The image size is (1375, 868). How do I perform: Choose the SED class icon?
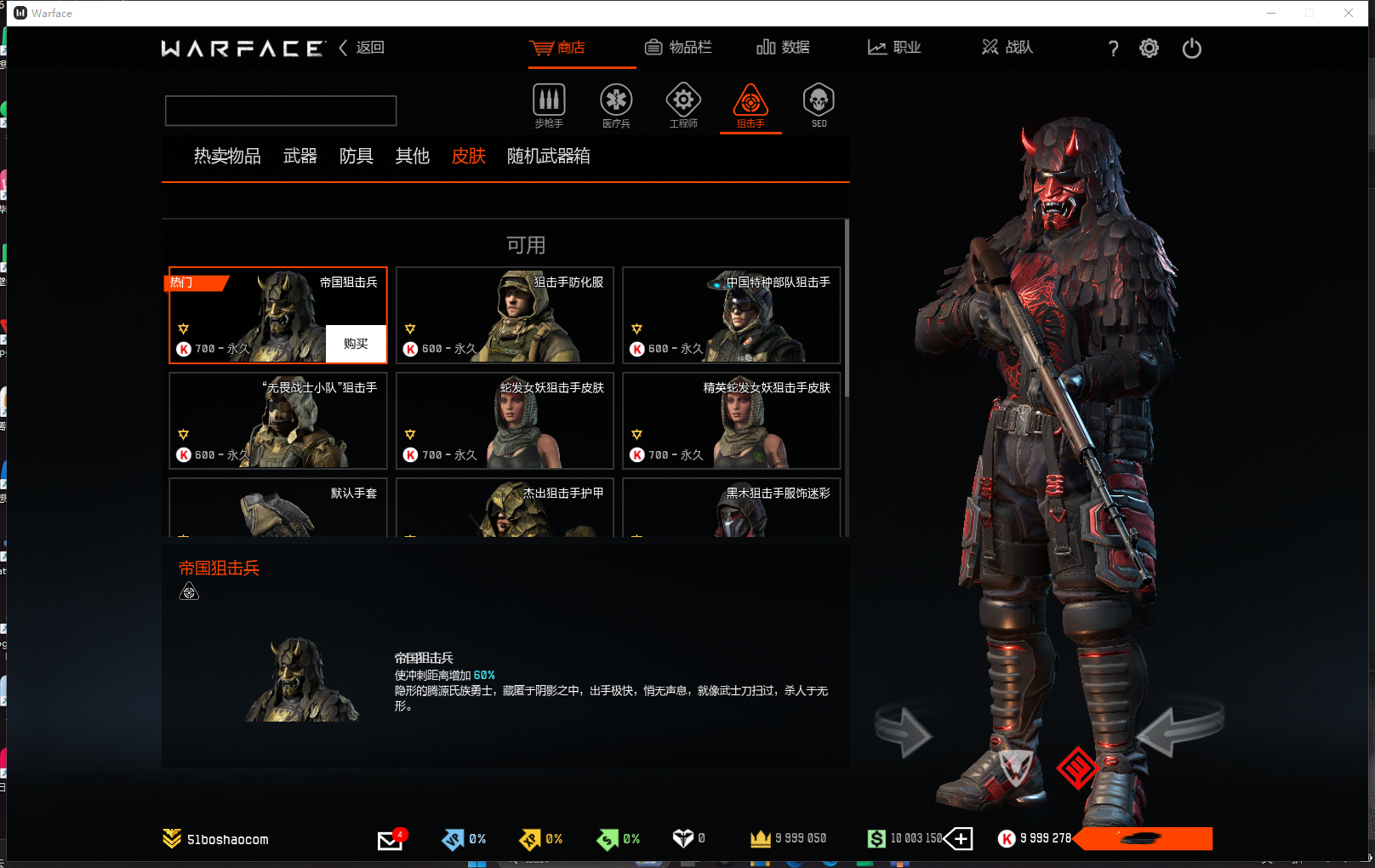(x=819, y=105)
